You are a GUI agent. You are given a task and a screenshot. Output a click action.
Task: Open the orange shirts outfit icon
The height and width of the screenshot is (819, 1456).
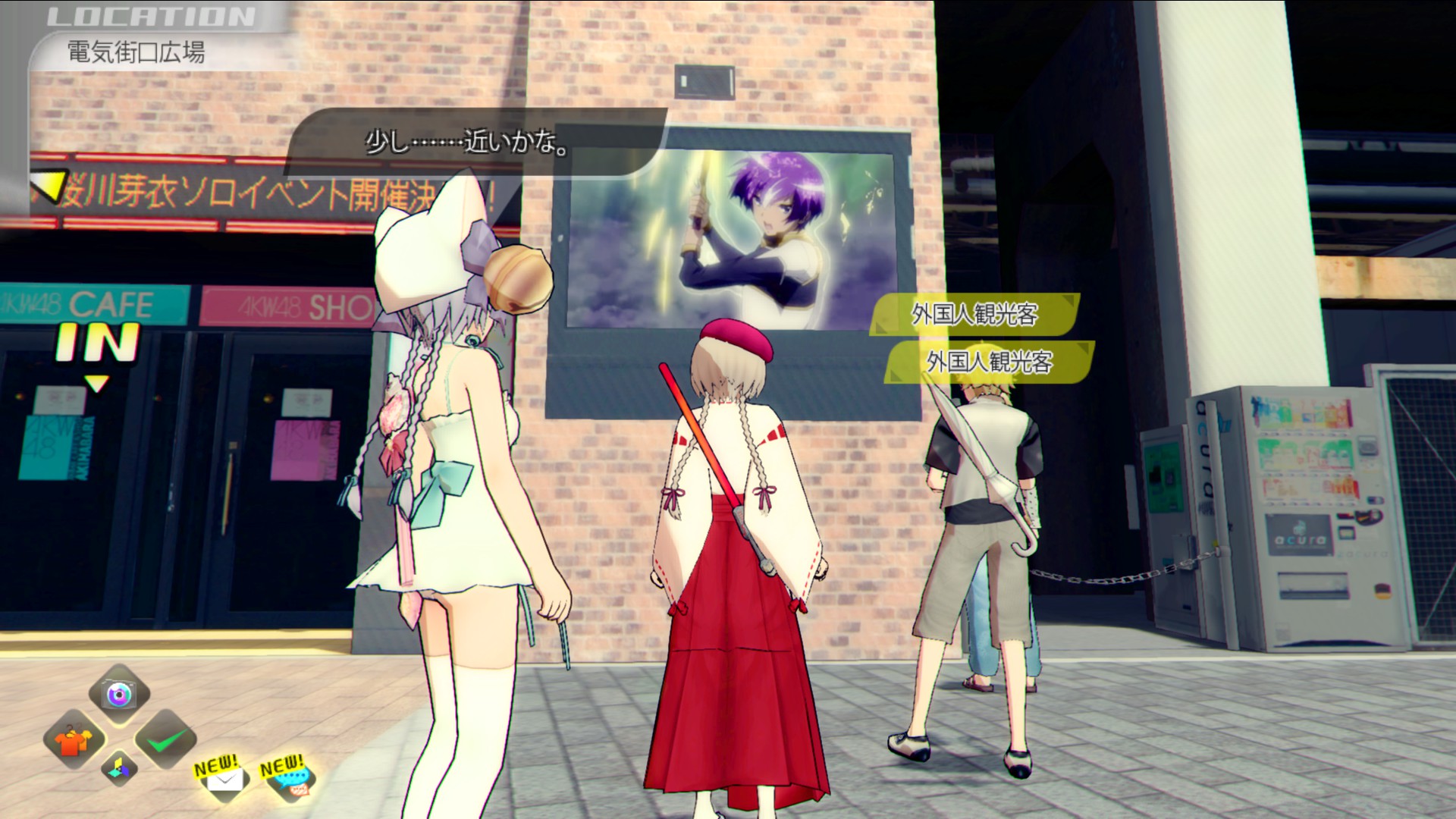click(74, 739)
